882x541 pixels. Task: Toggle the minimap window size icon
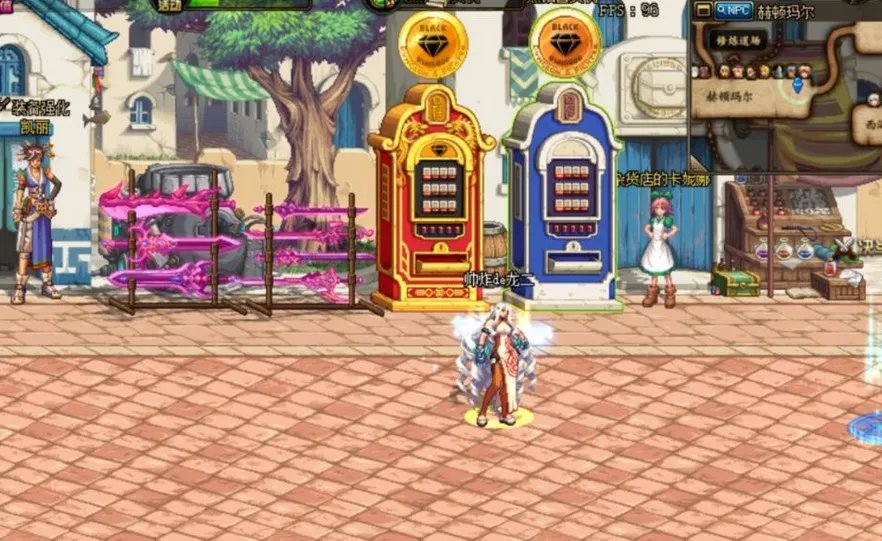click(703, 10)
